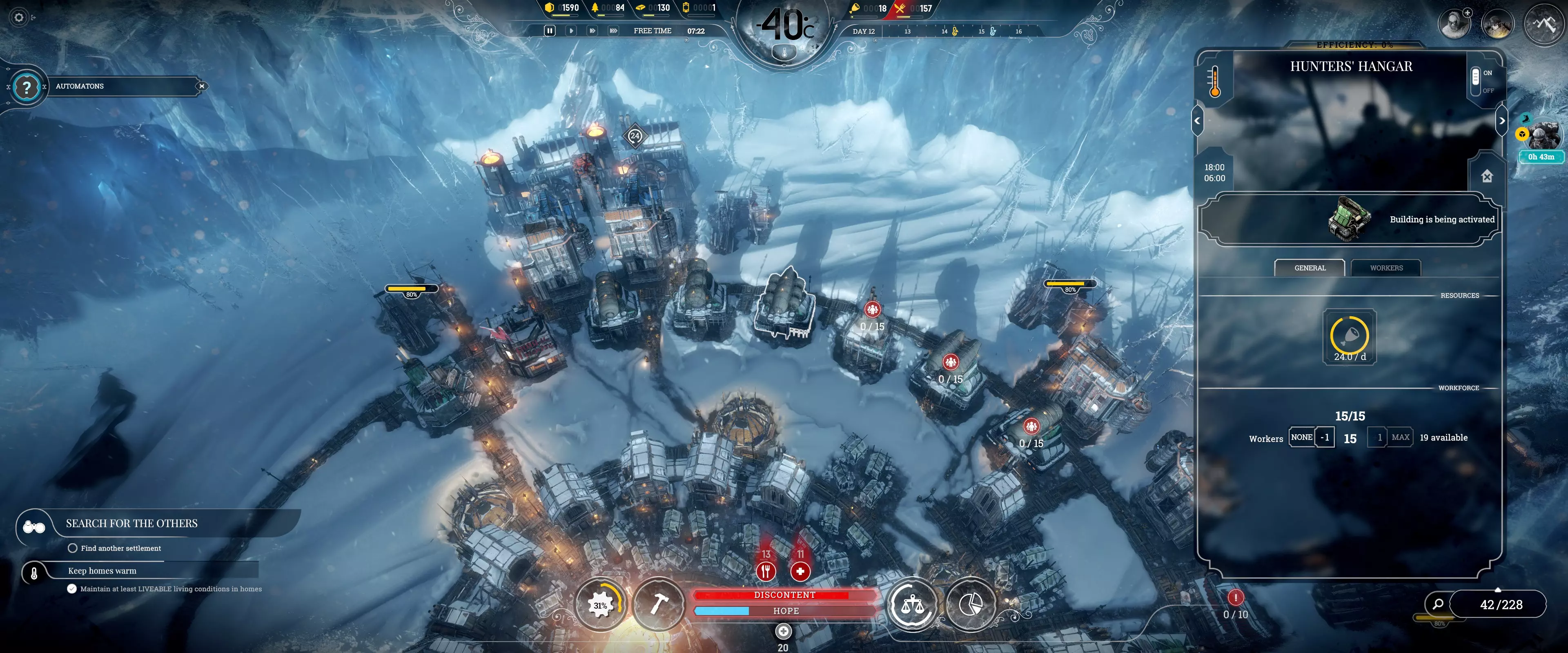
Task: Select the Search for the Others objective
Action: pos(131,523)
